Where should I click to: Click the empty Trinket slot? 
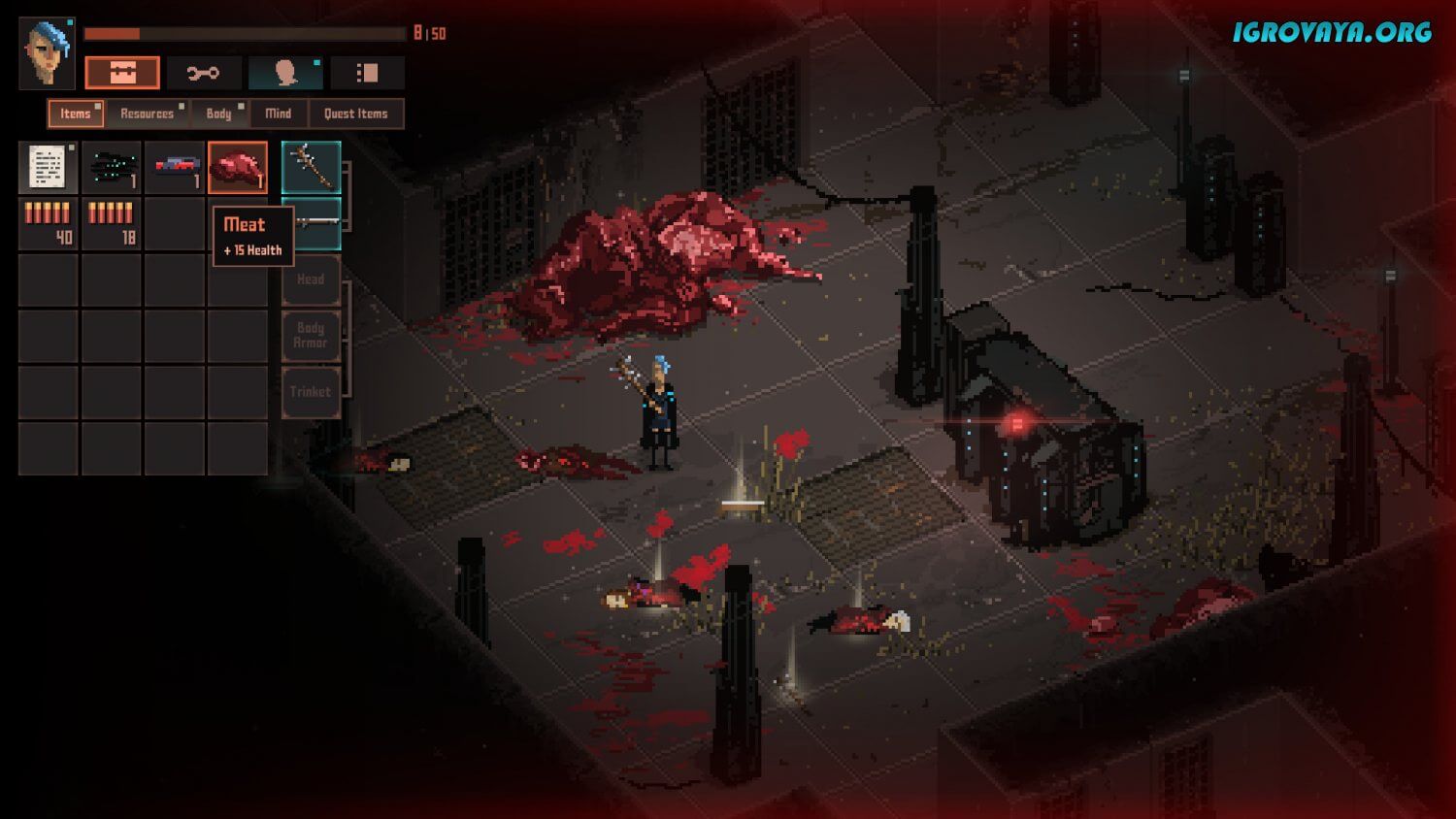pyautogui.click(x=311, y=392)
